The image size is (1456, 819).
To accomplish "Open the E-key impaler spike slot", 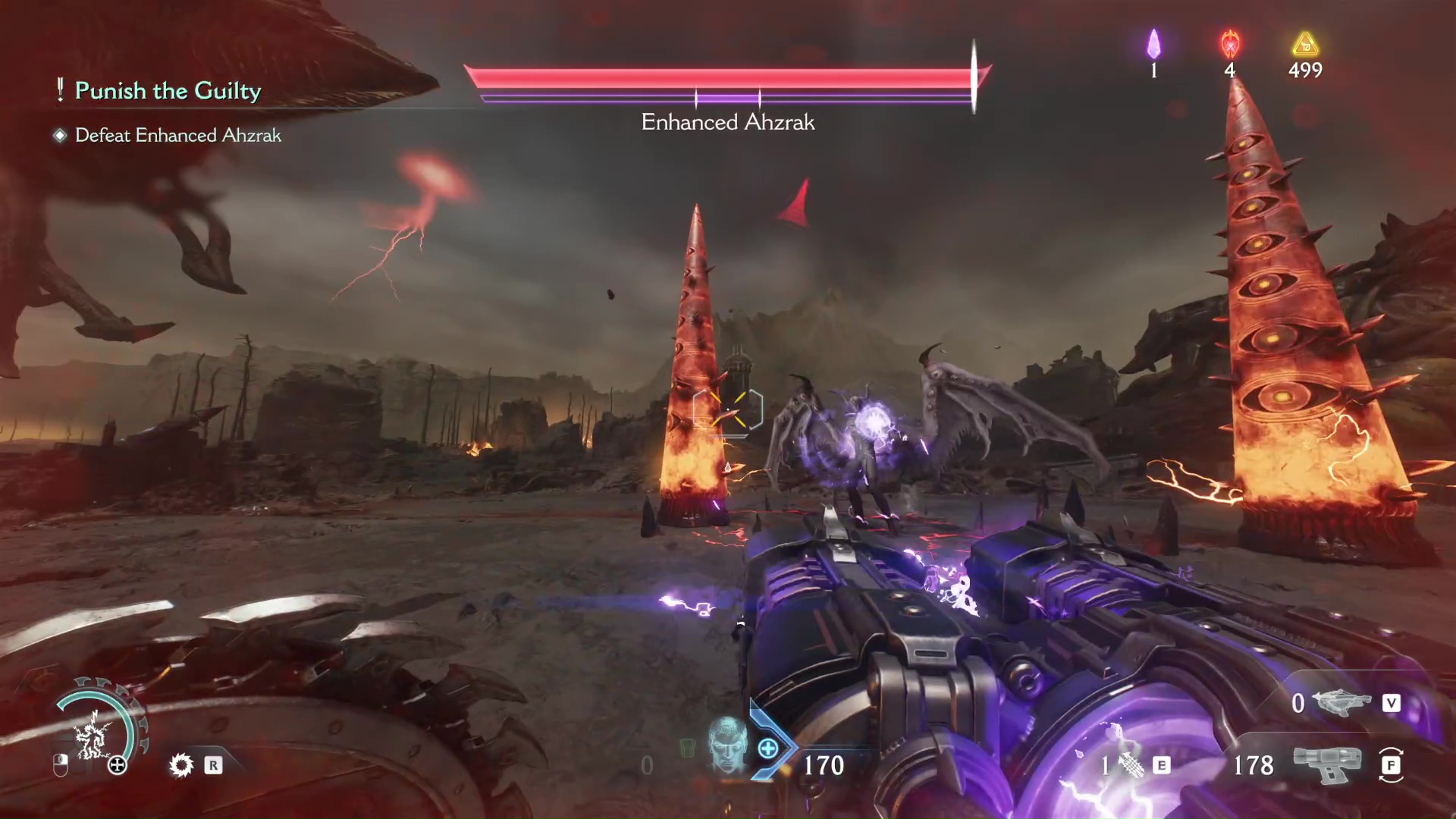I will coord(1162,766).
